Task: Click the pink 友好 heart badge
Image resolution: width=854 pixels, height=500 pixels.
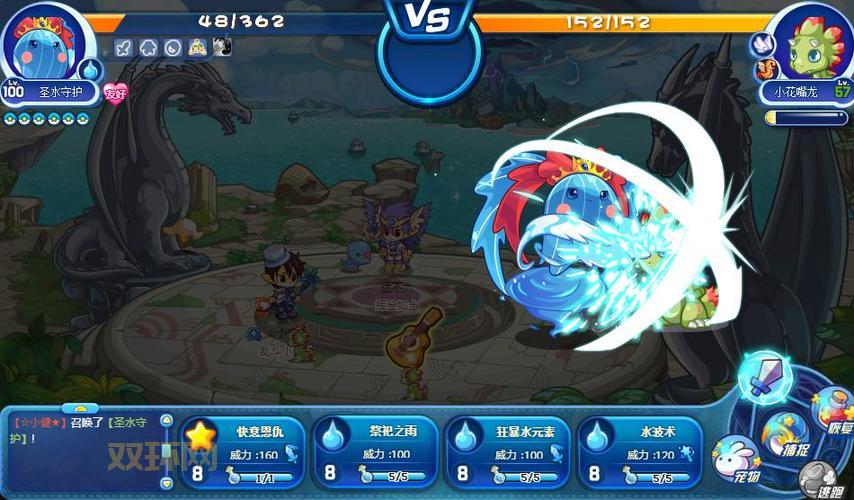Action: tap(116, 94)
